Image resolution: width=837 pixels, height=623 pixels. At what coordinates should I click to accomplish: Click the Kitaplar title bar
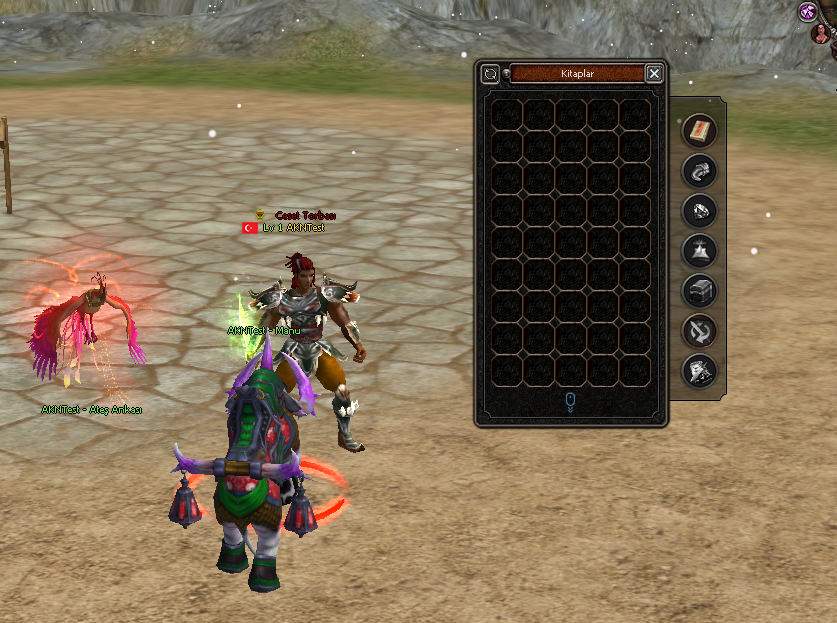[578, 73]
